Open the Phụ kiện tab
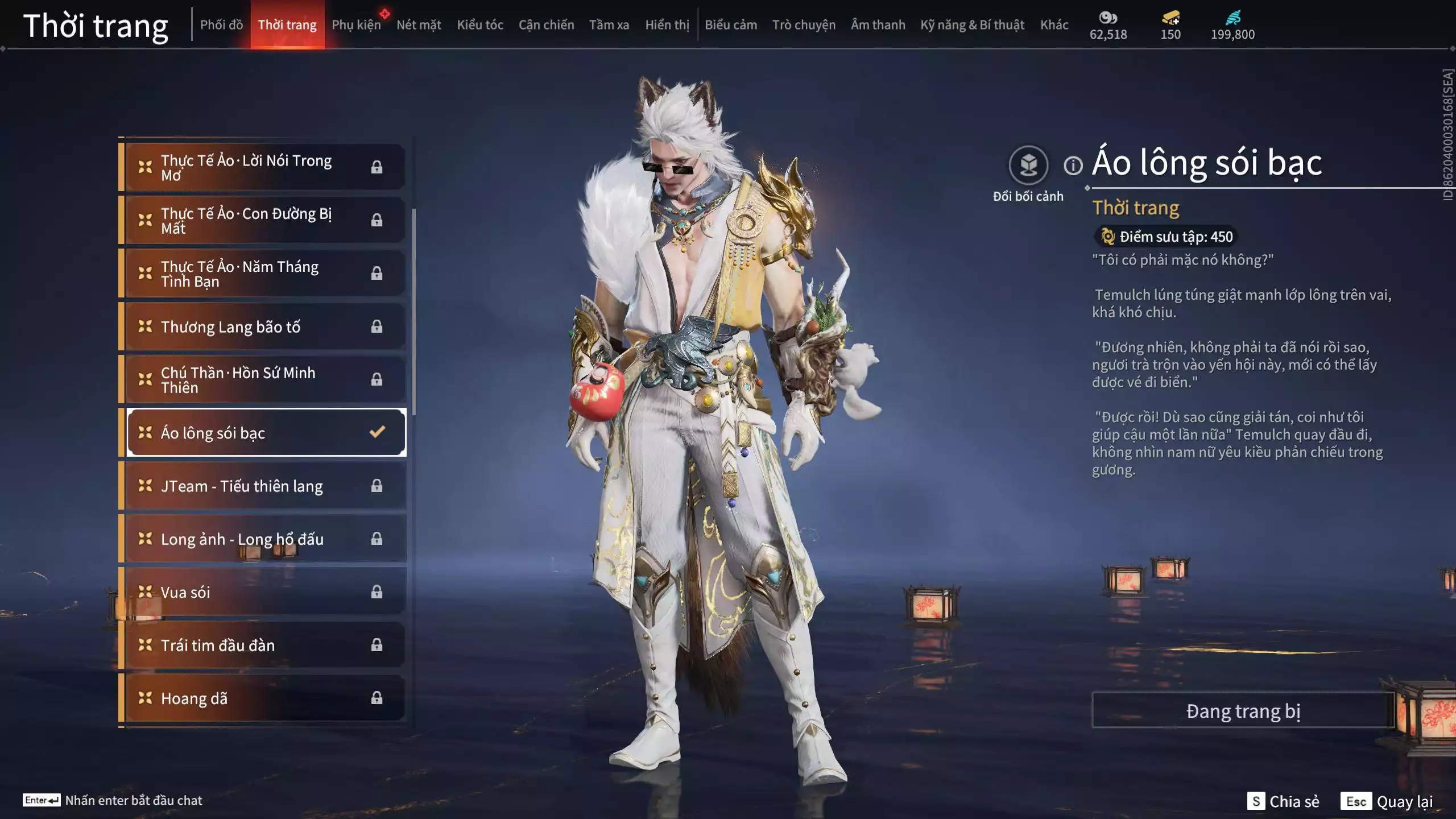This screenshot has width=1456, height=819. tap(356, 25)
